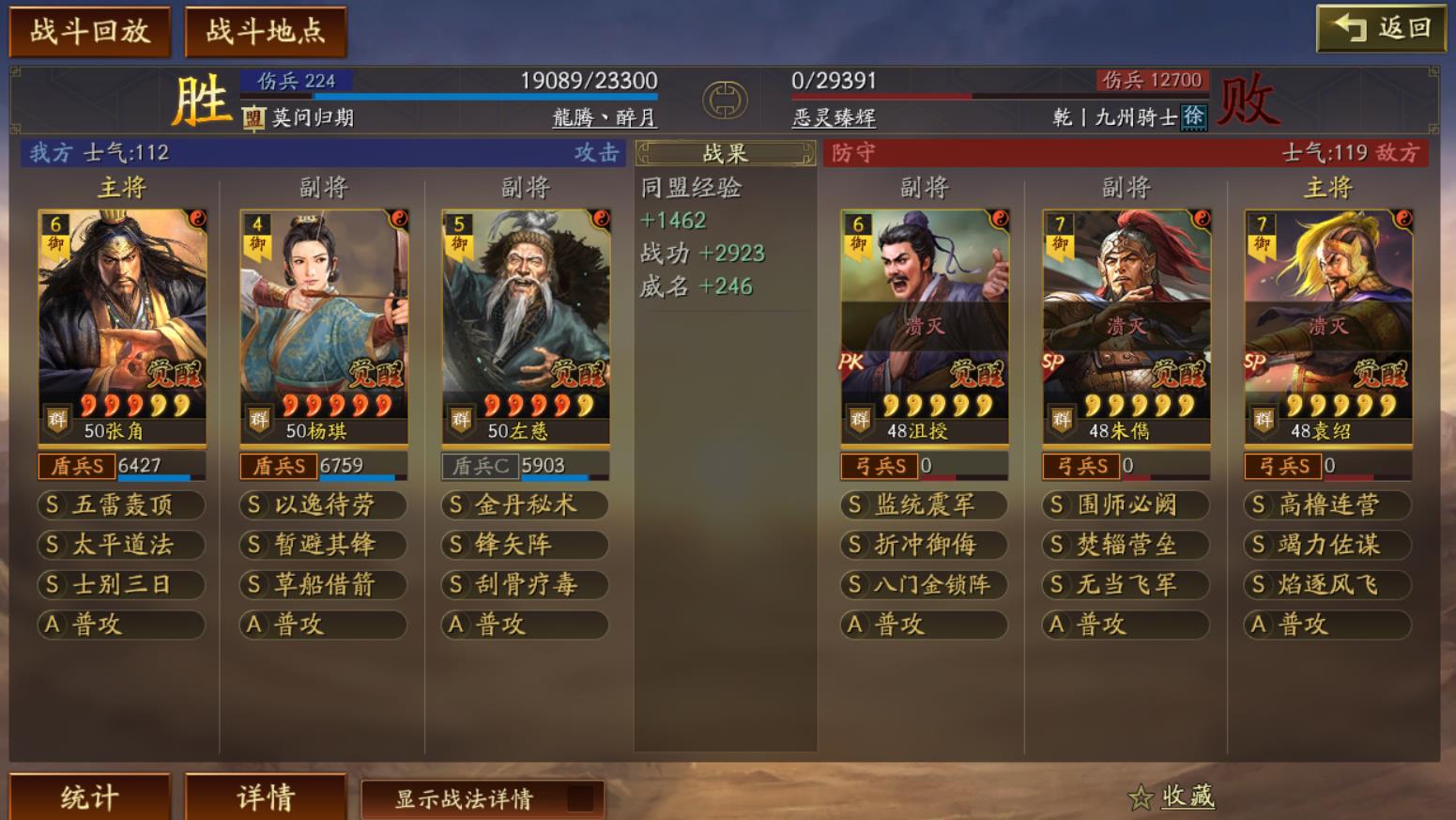Add this report to 收藏 favorites
This screenshot has height=820, width=1456.
(x=1173, y=797)
